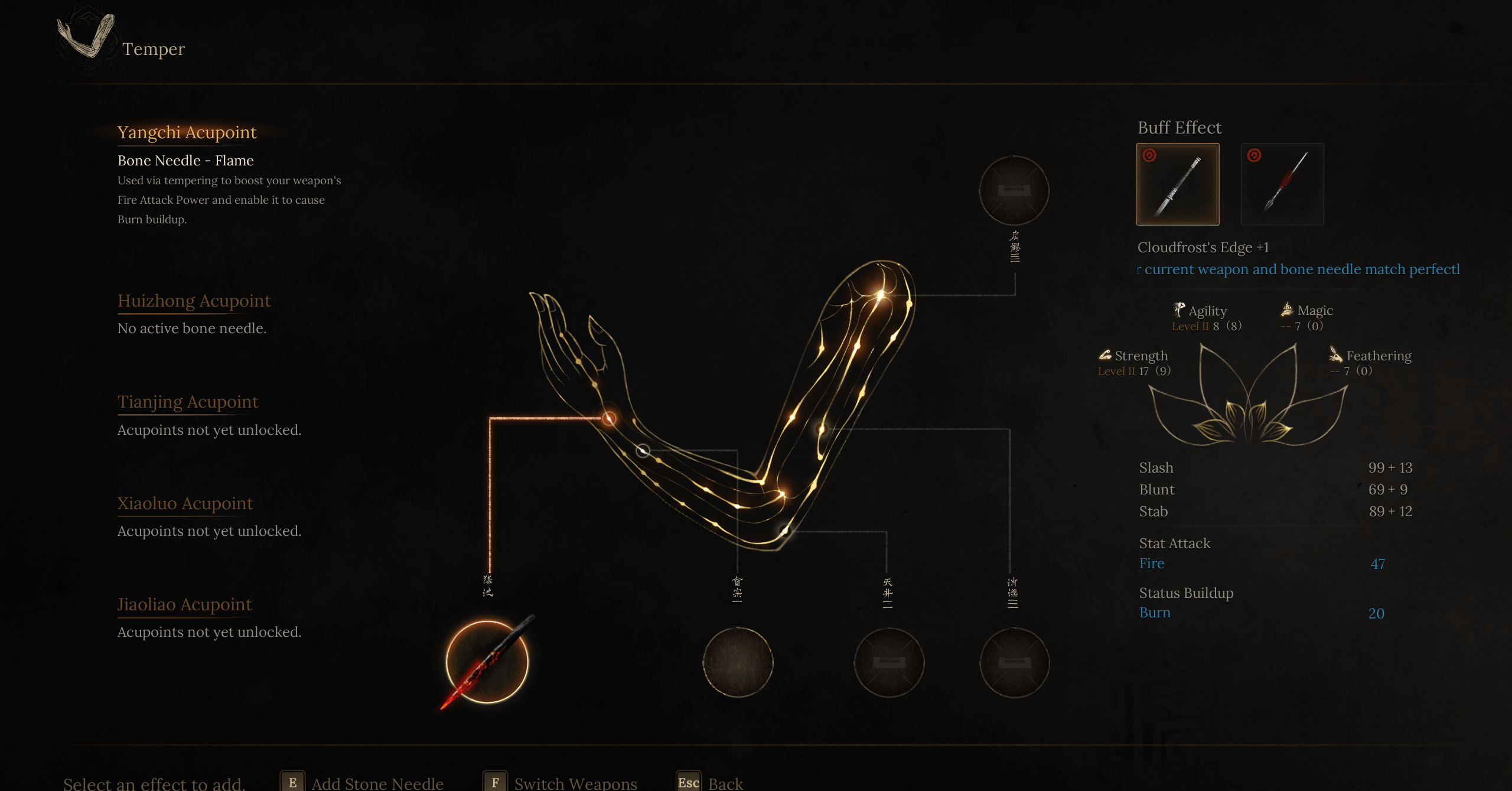Select the Yangchi Acupoint entry
Screen dimensions: 1512x791
(x=187, y=132)
